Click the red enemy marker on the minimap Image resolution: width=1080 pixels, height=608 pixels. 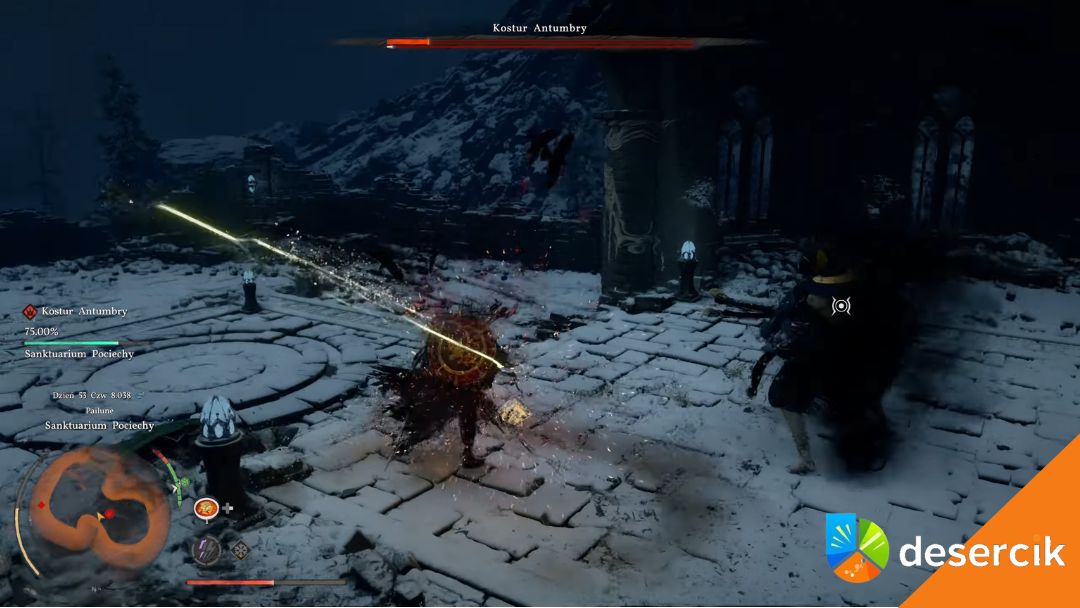point(110,513)
